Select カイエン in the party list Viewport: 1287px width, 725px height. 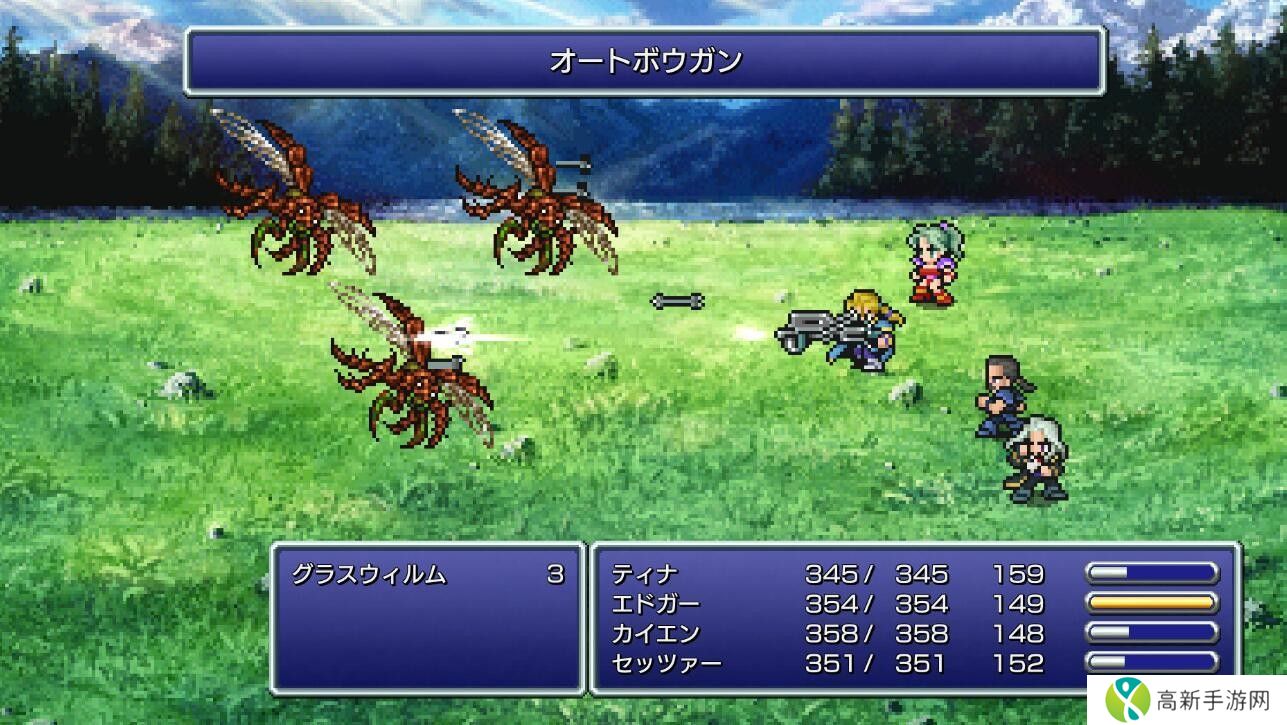pyautogui.click(x=656, y=633)
